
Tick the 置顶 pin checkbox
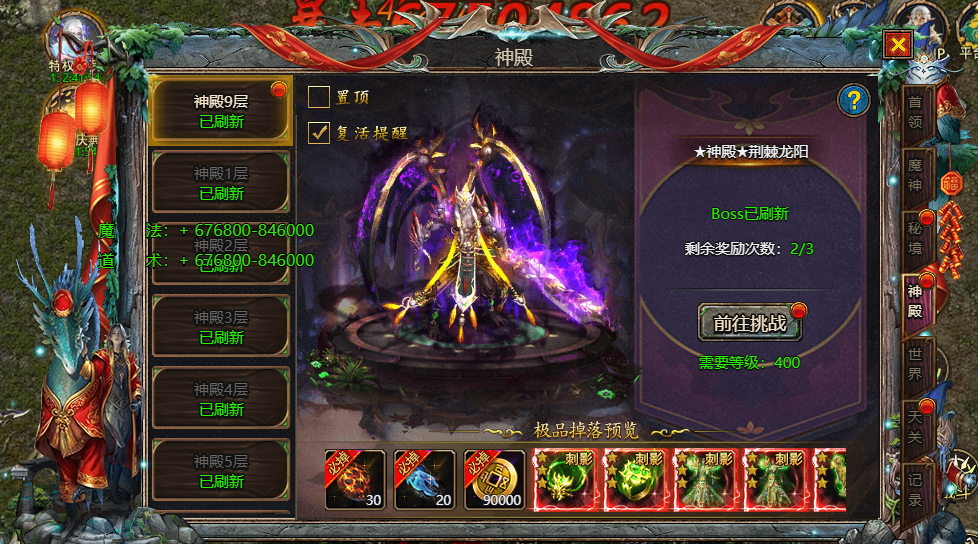pyautogui.click(x=319, y=97)
